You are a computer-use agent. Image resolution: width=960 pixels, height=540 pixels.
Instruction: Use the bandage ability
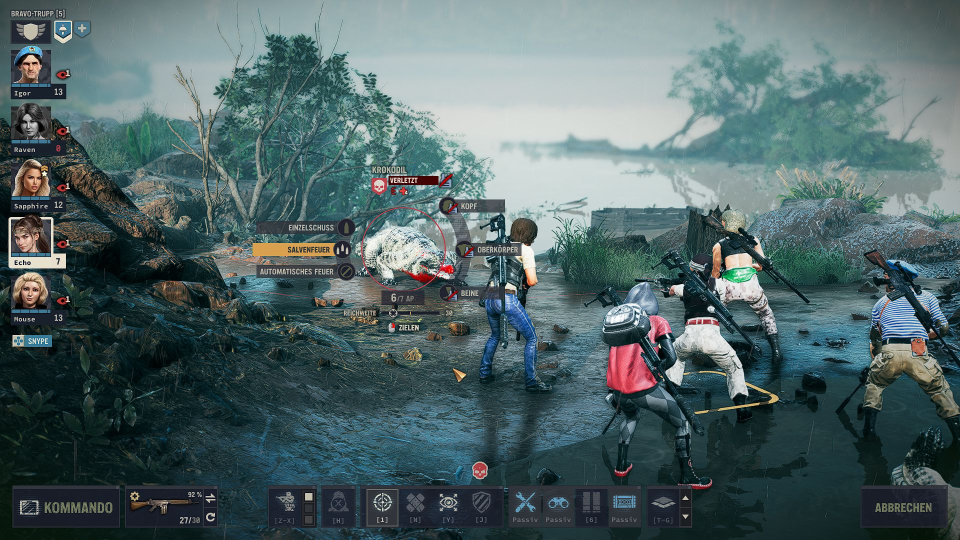[x=415, y=503]
